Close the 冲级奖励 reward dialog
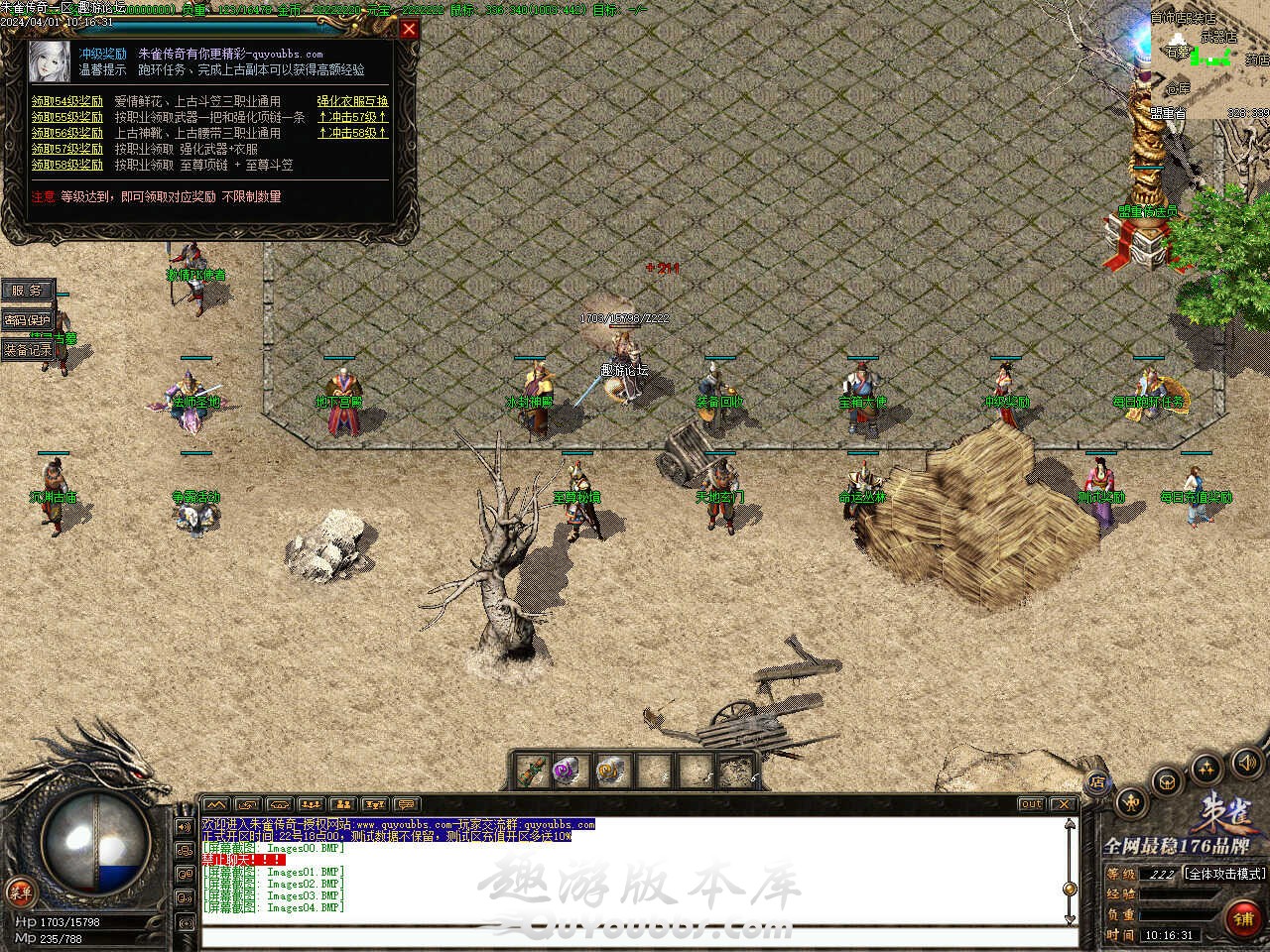This screenshot has height=952, width=1270. (409, 30)
